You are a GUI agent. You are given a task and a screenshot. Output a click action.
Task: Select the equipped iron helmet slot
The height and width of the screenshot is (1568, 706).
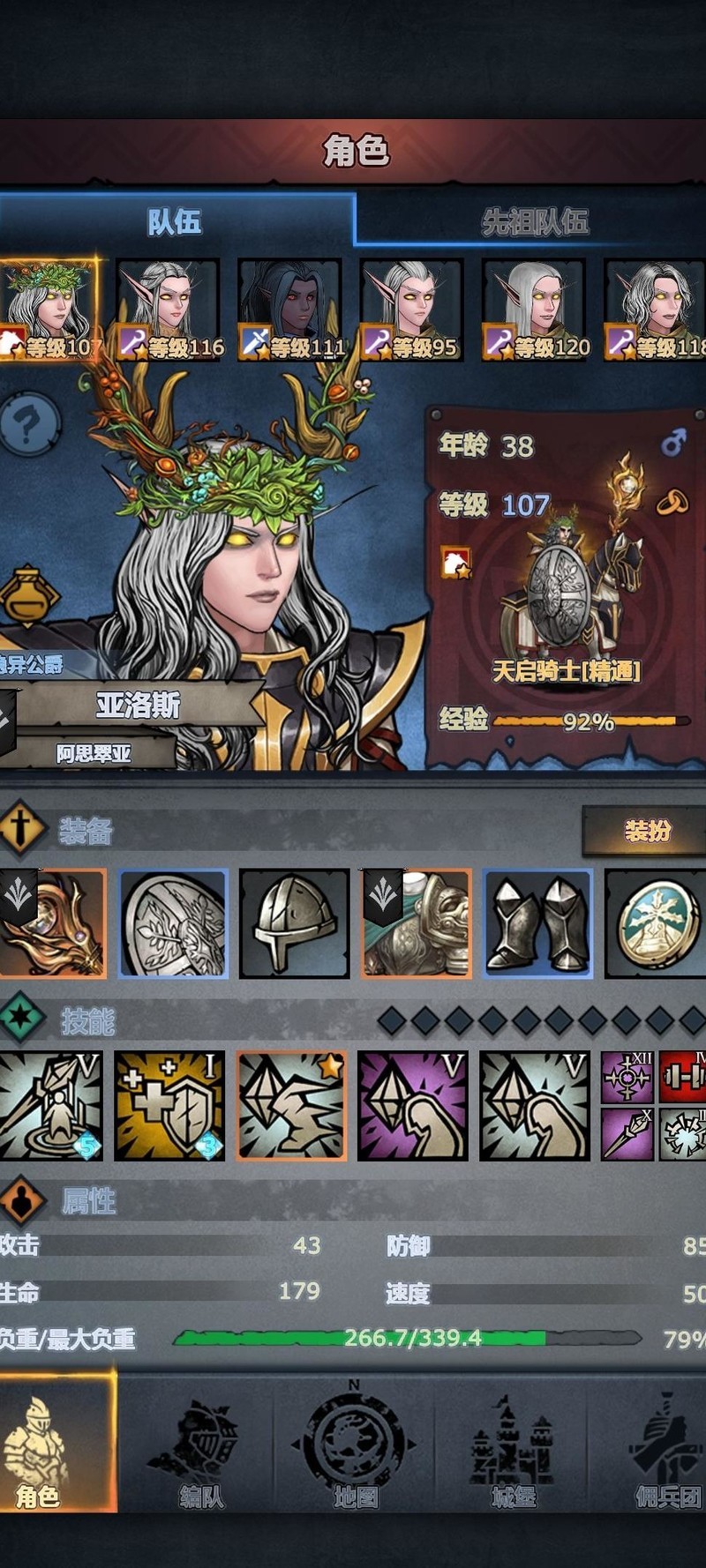[x=295, y=923]
